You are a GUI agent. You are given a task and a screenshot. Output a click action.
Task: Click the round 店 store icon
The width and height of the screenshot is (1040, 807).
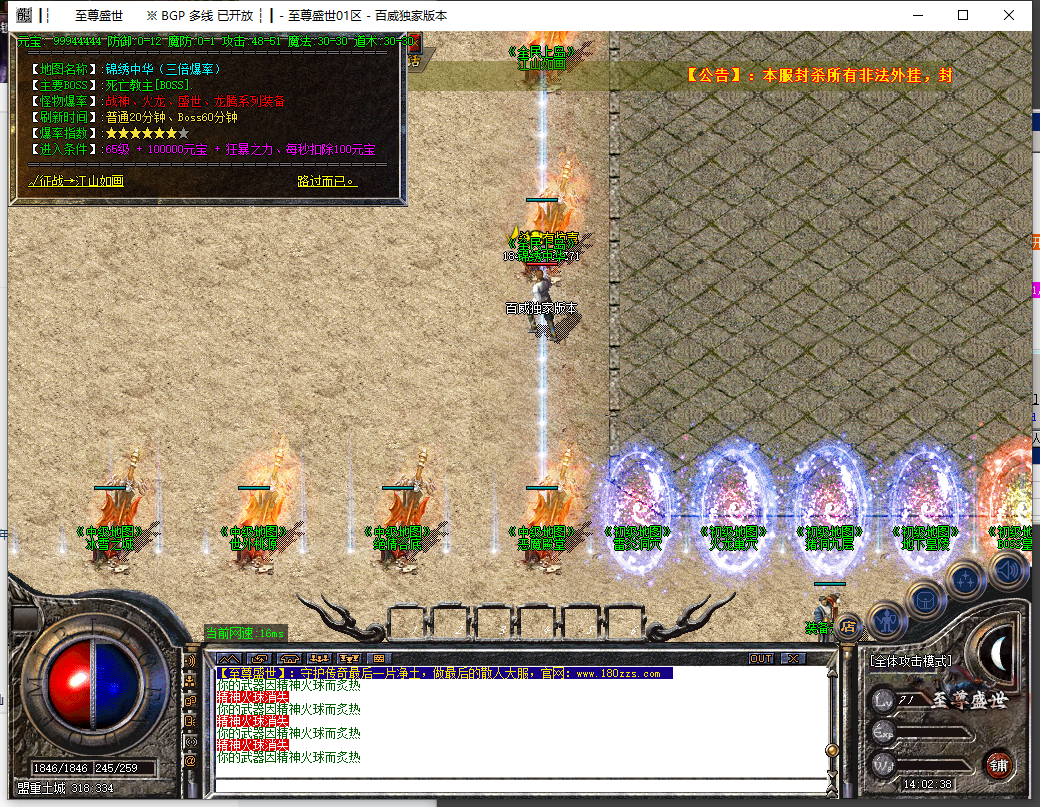click(848, 627)
